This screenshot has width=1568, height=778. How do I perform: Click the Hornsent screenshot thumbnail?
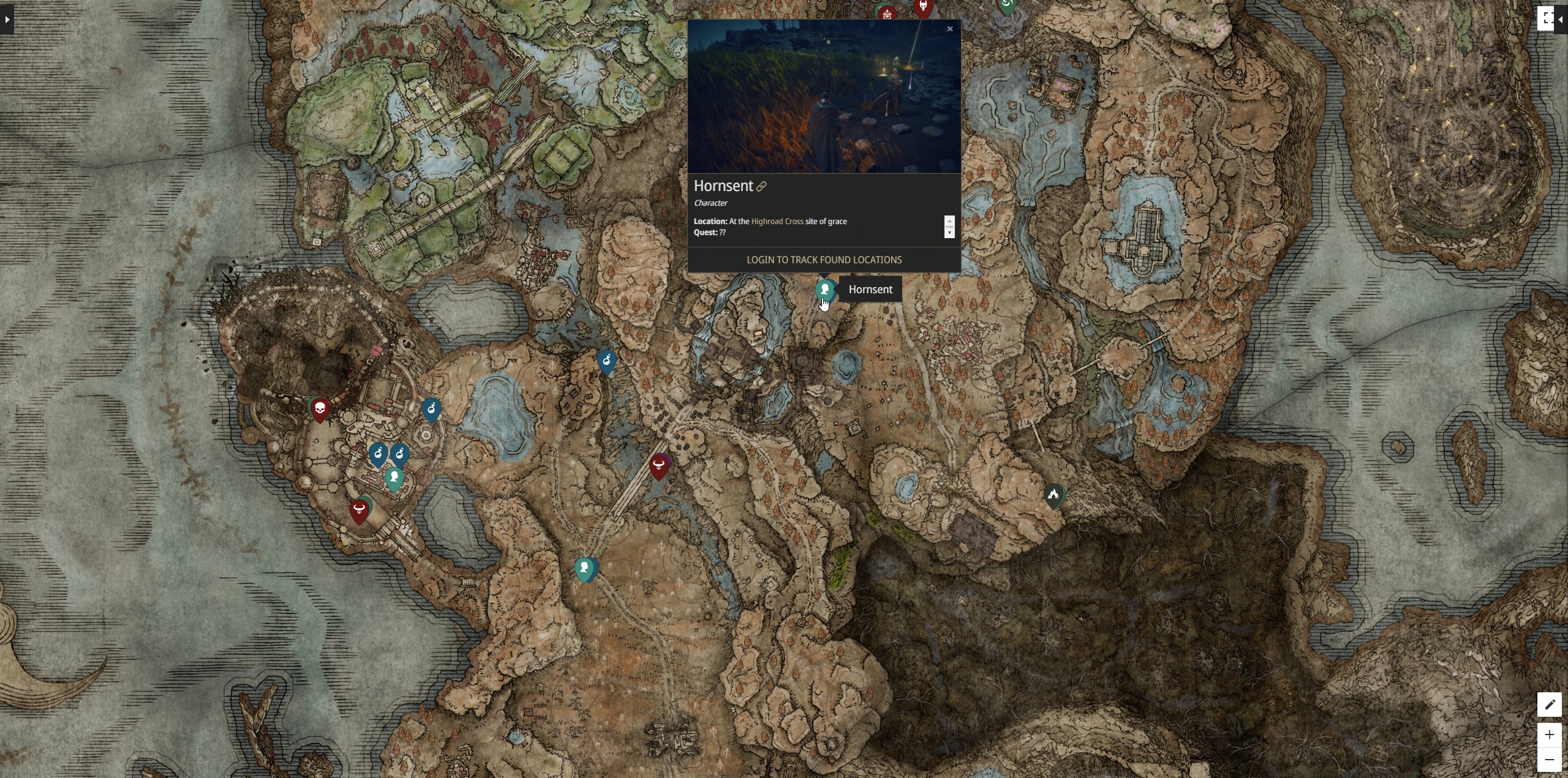(824, 97)
